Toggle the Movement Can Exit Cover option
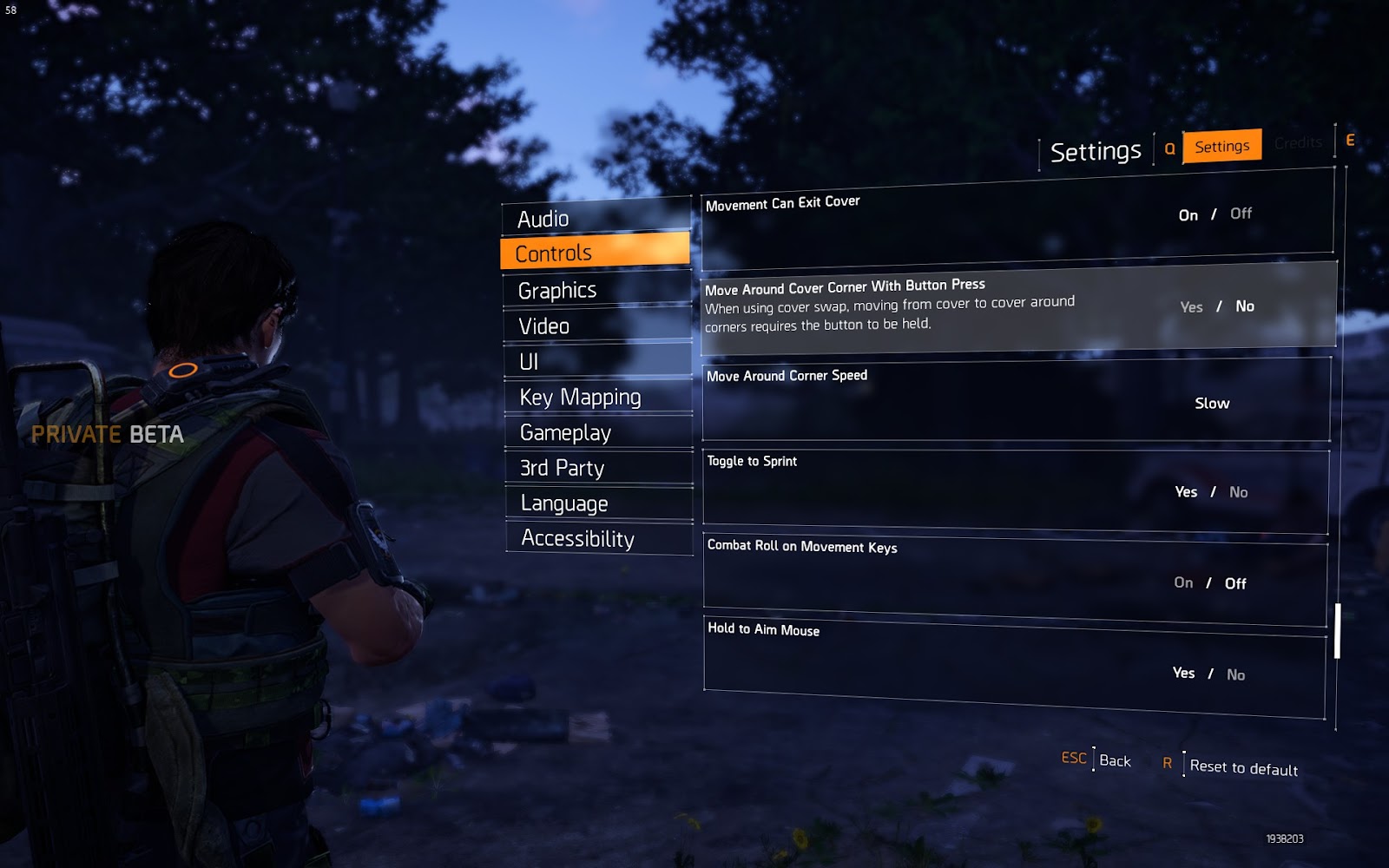 [1215, 214]
